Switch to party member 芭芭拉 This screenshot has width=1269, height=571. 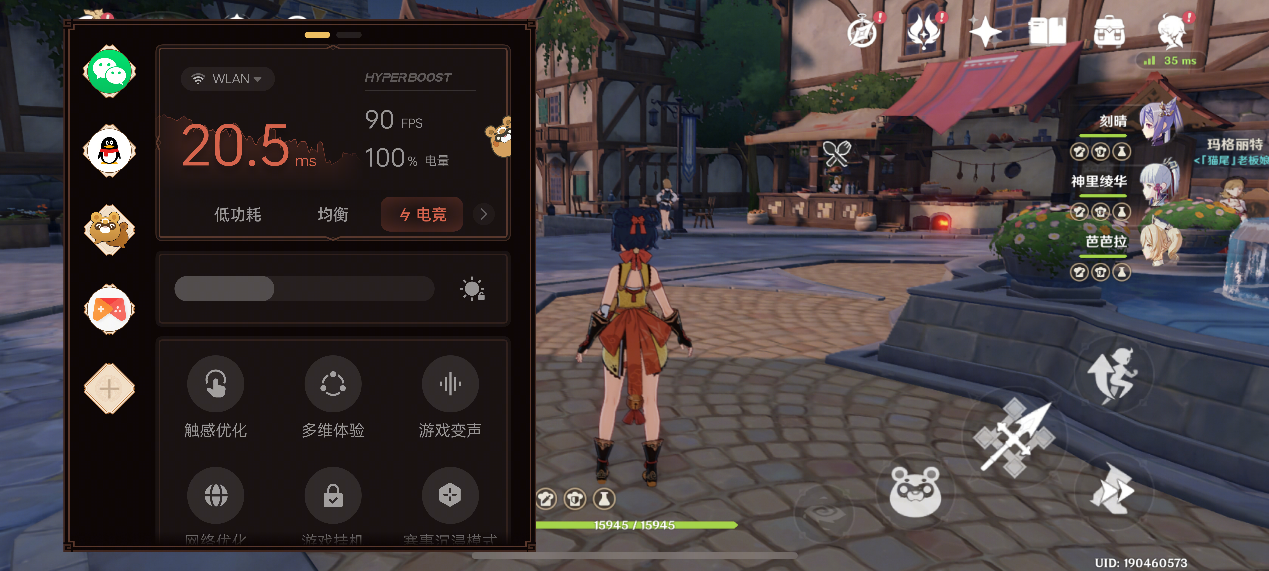coord(1160,242)
